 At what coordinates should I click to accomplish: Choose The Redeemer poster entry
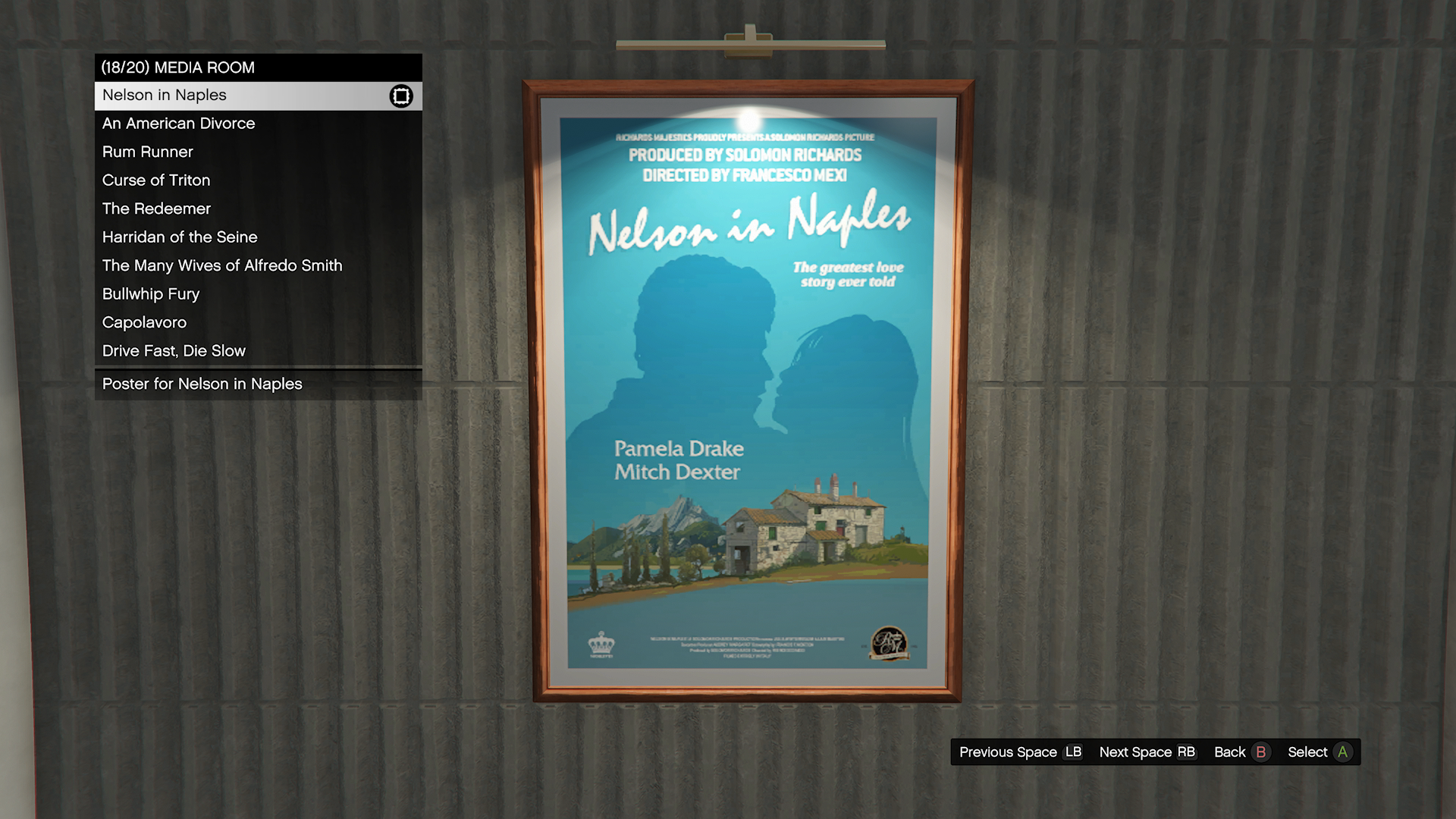pyautogui.click(x=258, y=209)
